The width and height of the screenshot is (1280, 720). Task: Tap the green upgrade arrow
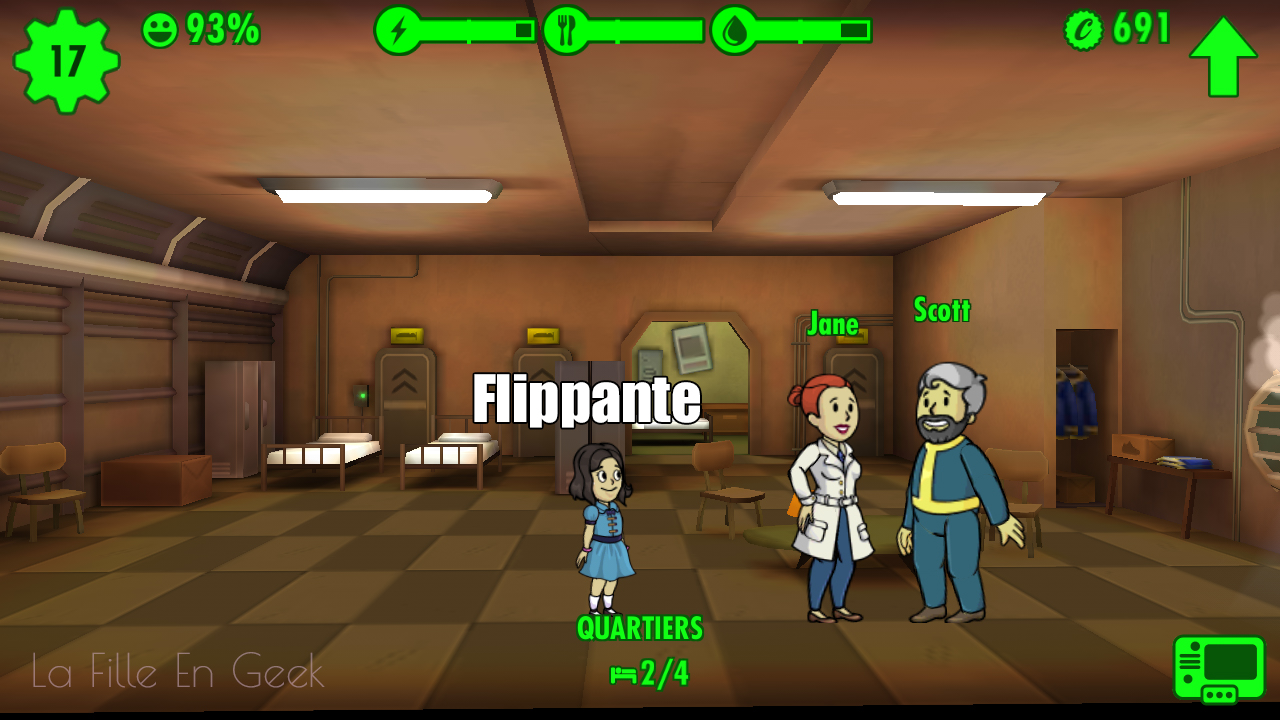[1223, 56]
